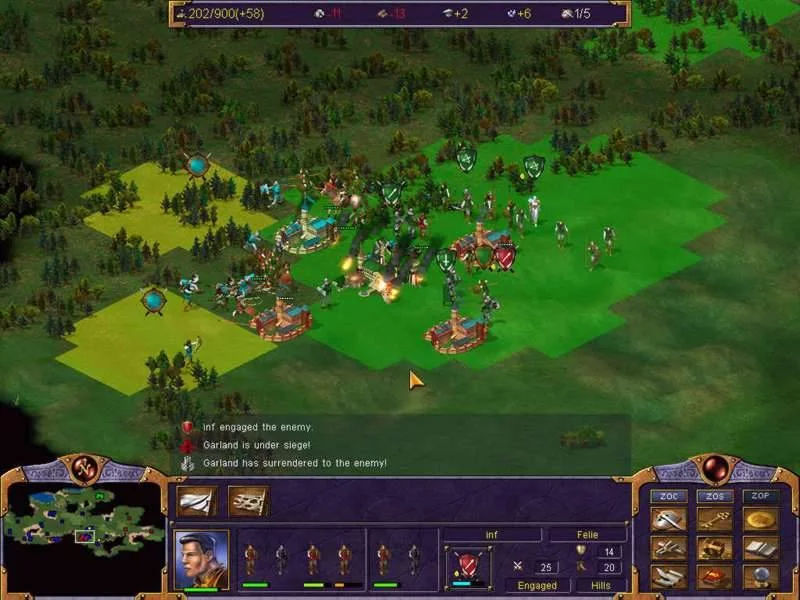Open the open book panel
The height and width of the screenshot is (600, 800).
click(x=759, y=548)
